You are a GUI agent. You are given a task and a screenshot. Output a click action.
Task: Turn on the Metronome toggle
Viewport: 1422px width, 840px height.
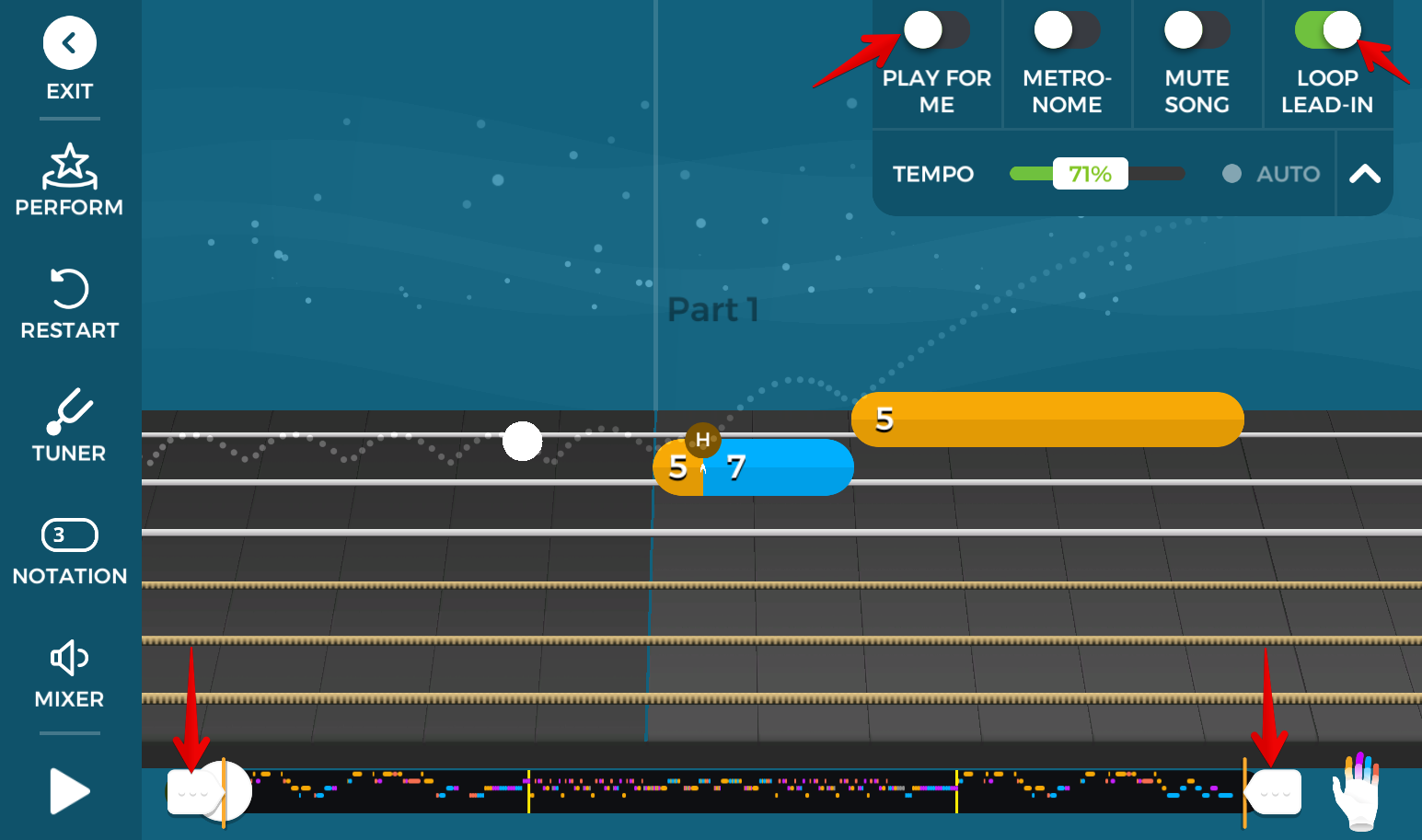click(x=1067, y=30)
